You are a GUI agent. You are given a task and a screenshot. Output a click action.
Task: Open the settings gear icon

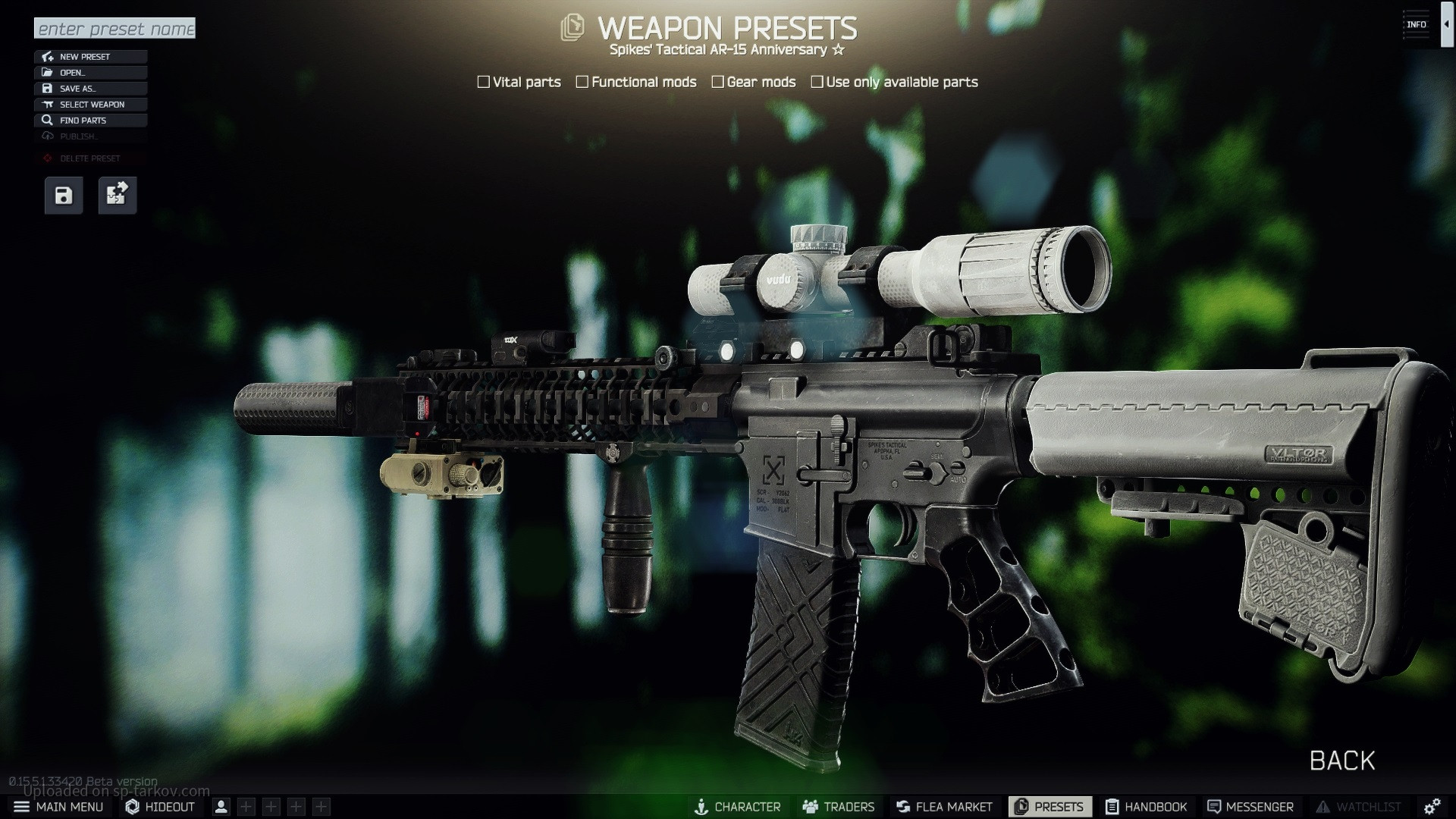pos(1432,807)
